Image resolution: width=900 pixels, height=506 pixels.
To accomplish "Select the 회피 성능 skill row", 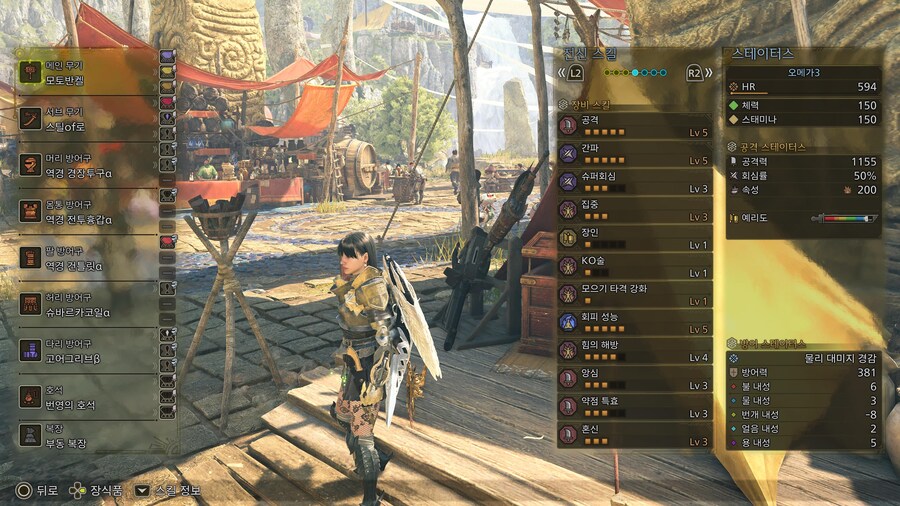I will [635, 322].
